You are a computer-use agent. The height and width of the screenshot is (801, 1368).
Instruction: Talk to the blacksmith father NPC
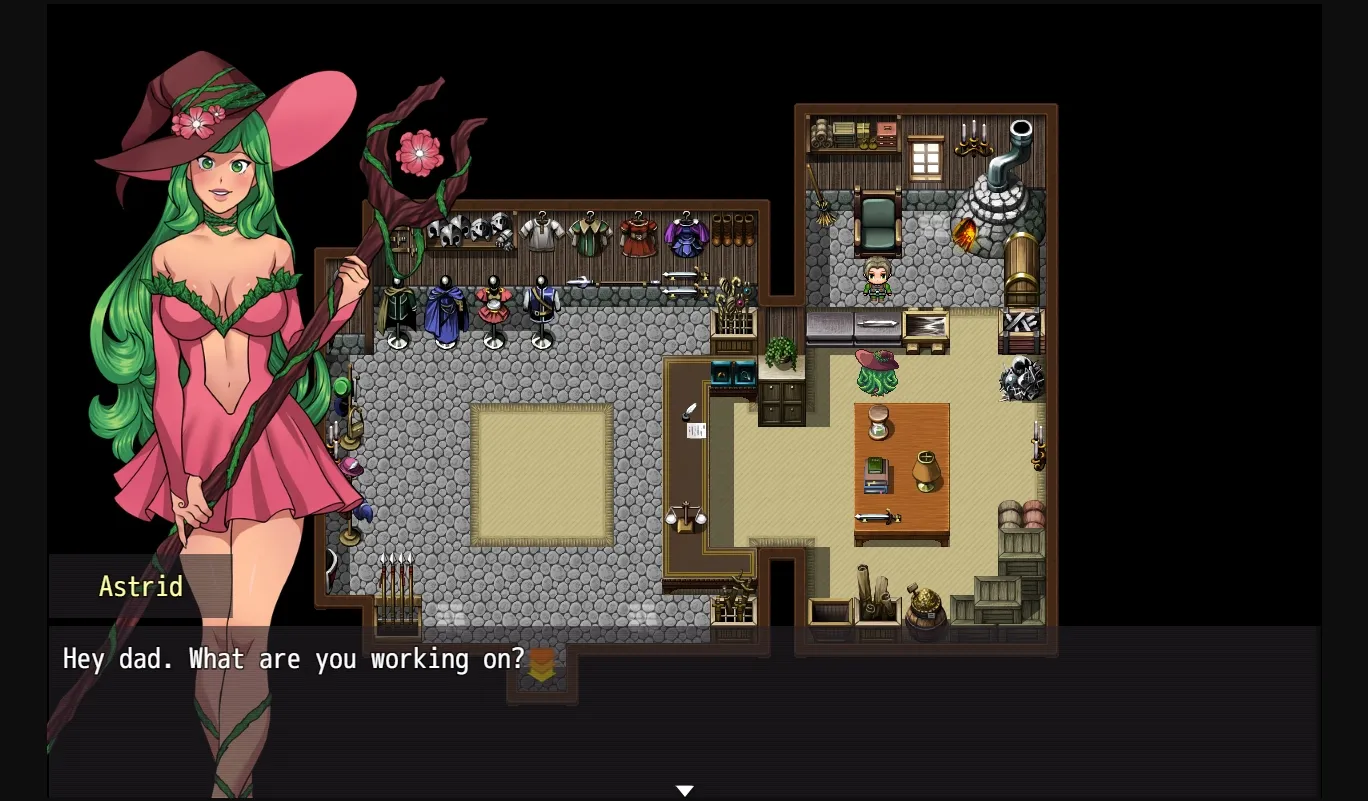[877, 278]
